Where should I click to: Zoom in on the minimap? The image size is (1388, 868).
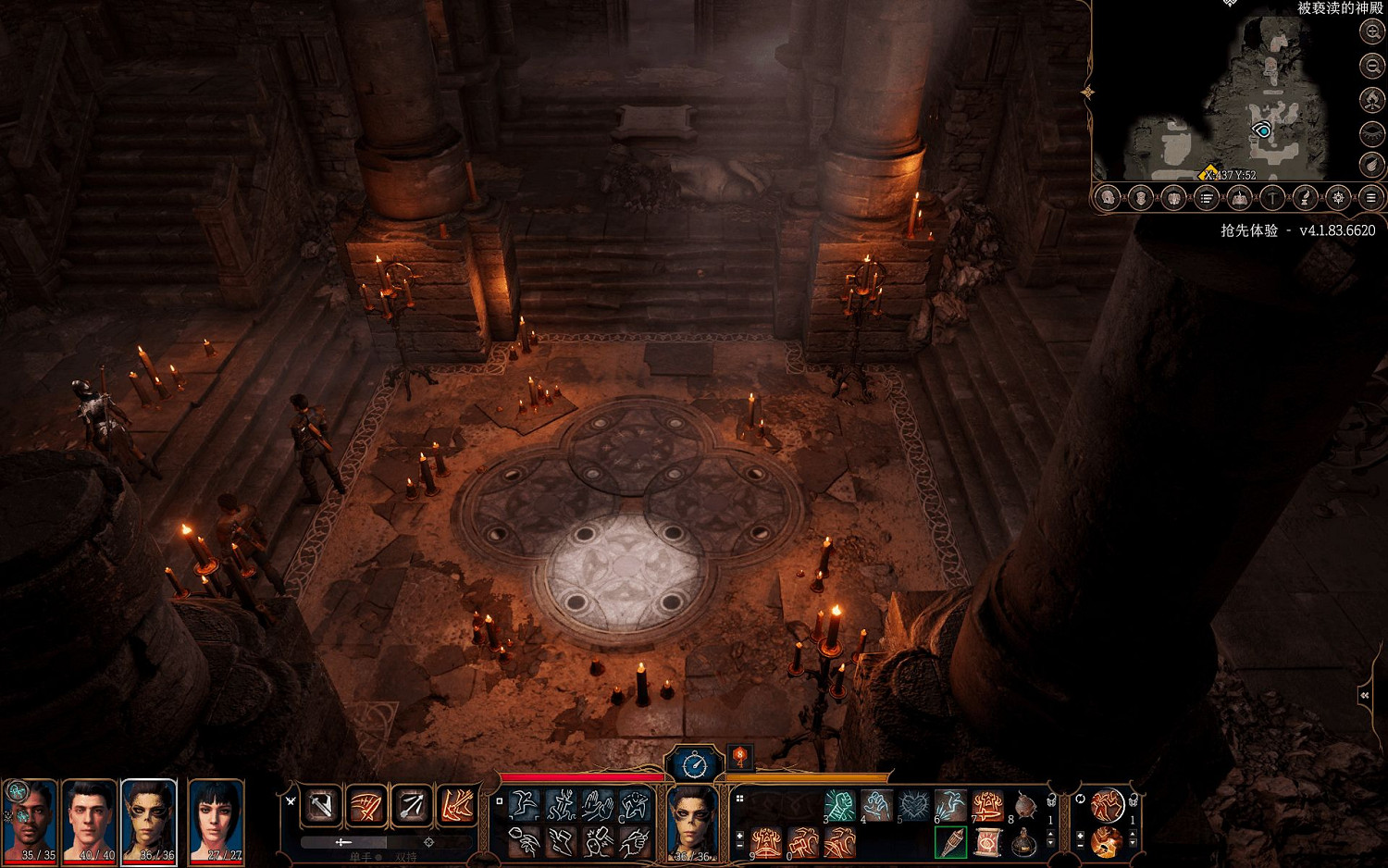point(1371,31)
